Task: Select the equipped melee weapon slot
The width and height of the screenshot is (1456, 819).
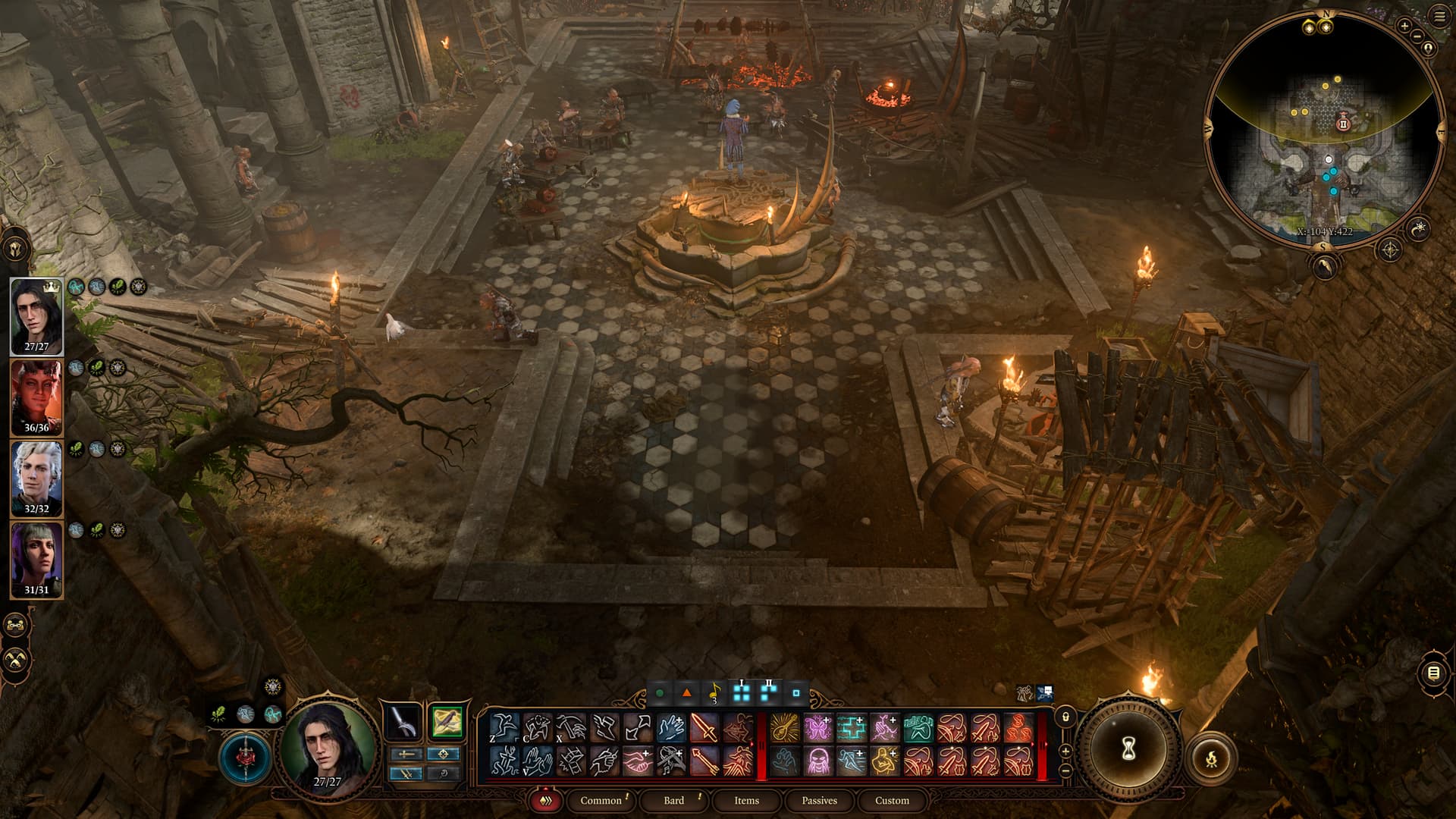Action: 403,722
